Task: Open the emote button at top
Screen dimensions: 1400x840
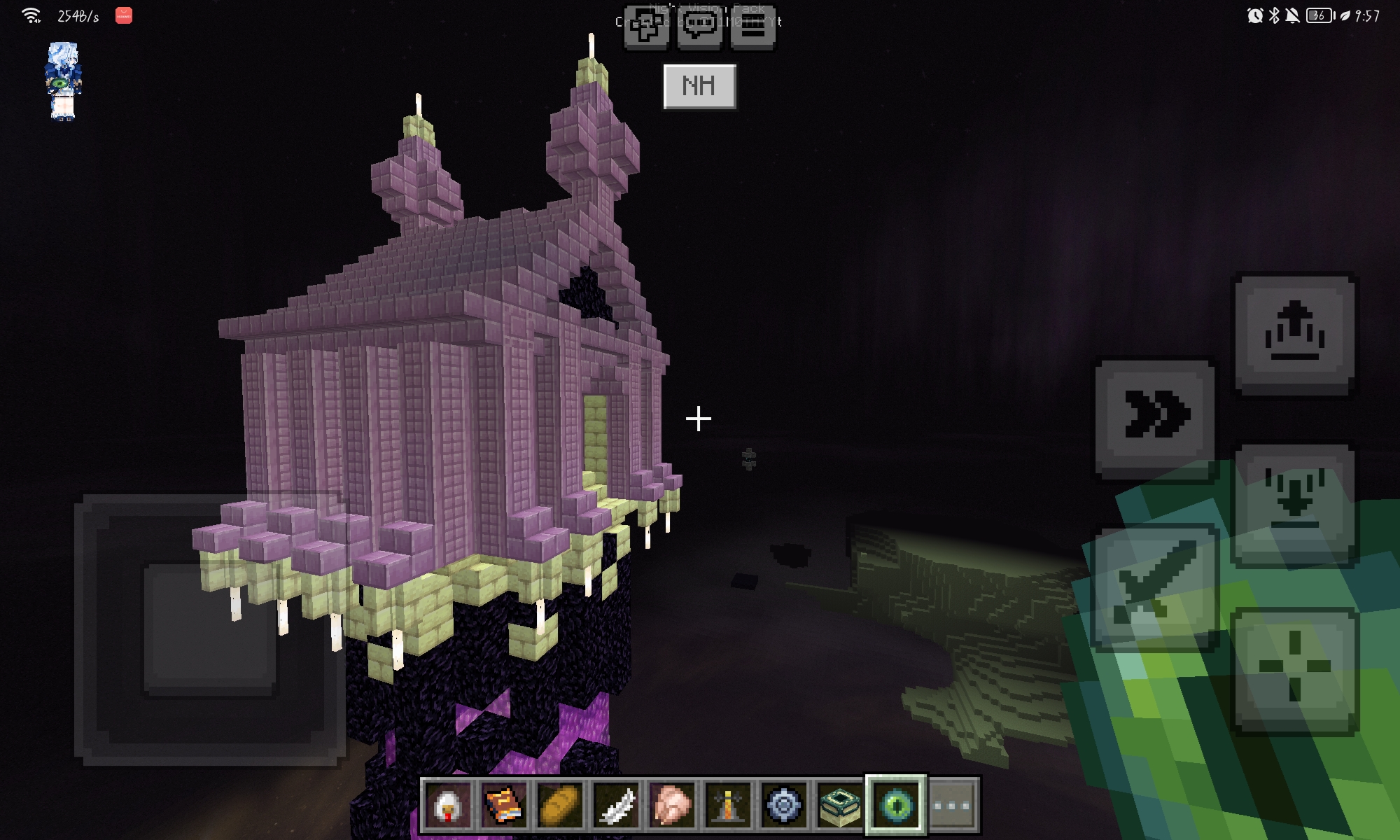Action: [x=646, y=28]
